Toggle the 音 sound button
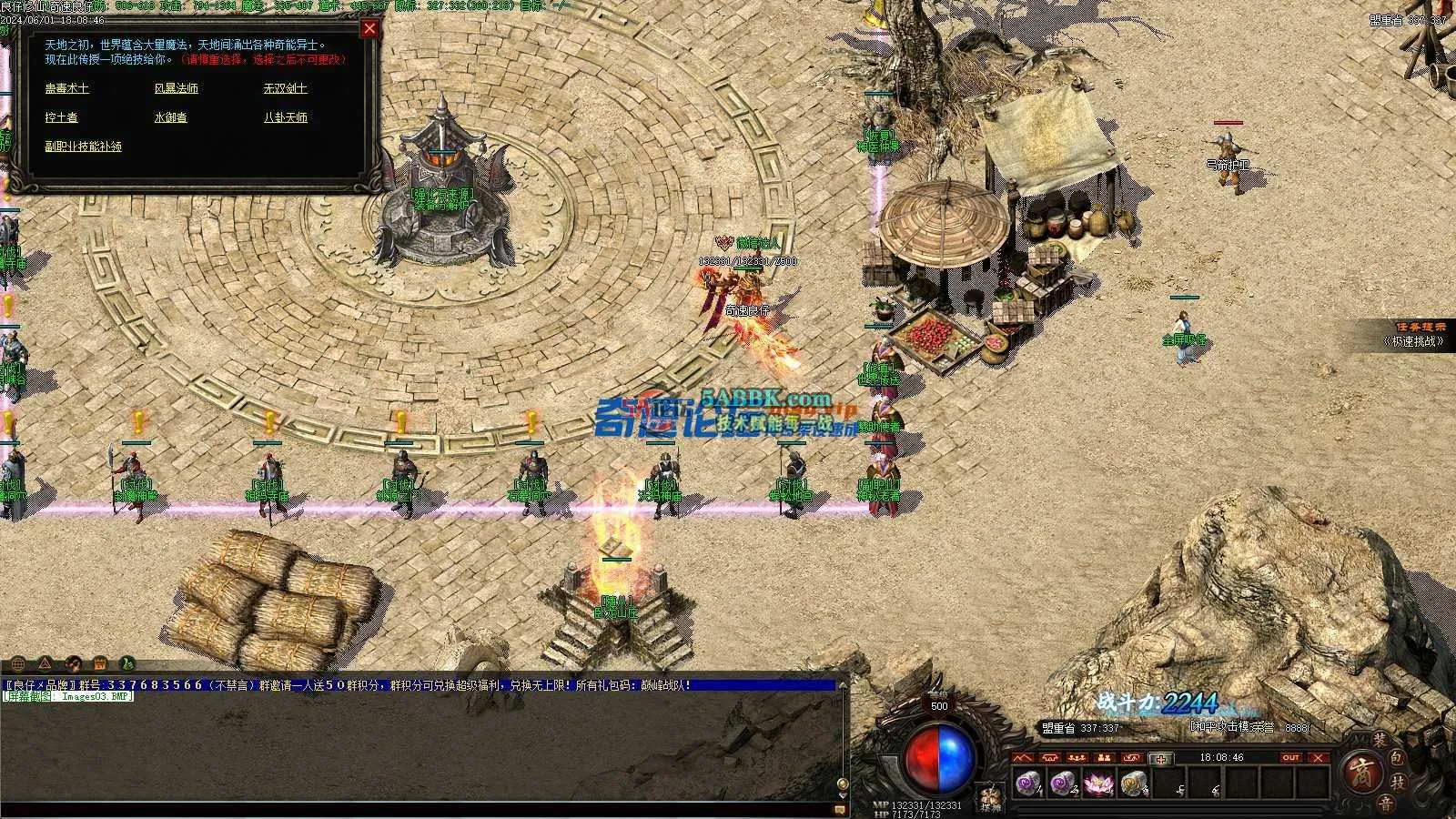Viewport: 1456px width, 819px height. (1385, 802)
